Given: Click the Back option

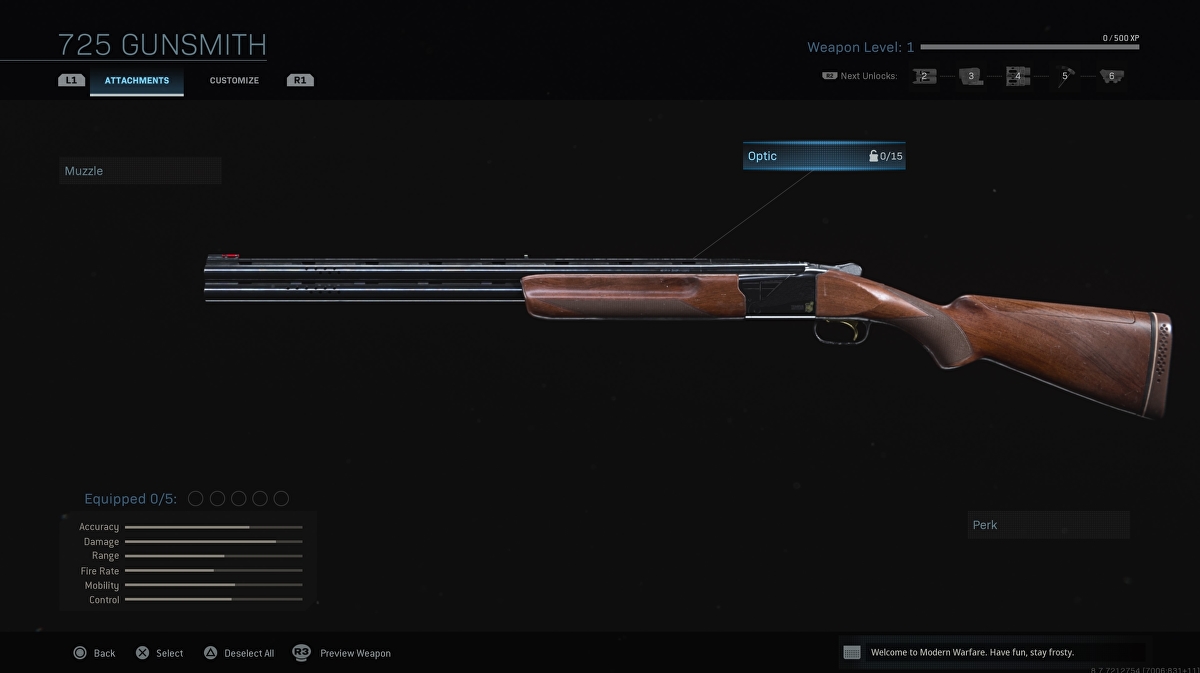Looking at the screenshot, I should tap(94, 653).
